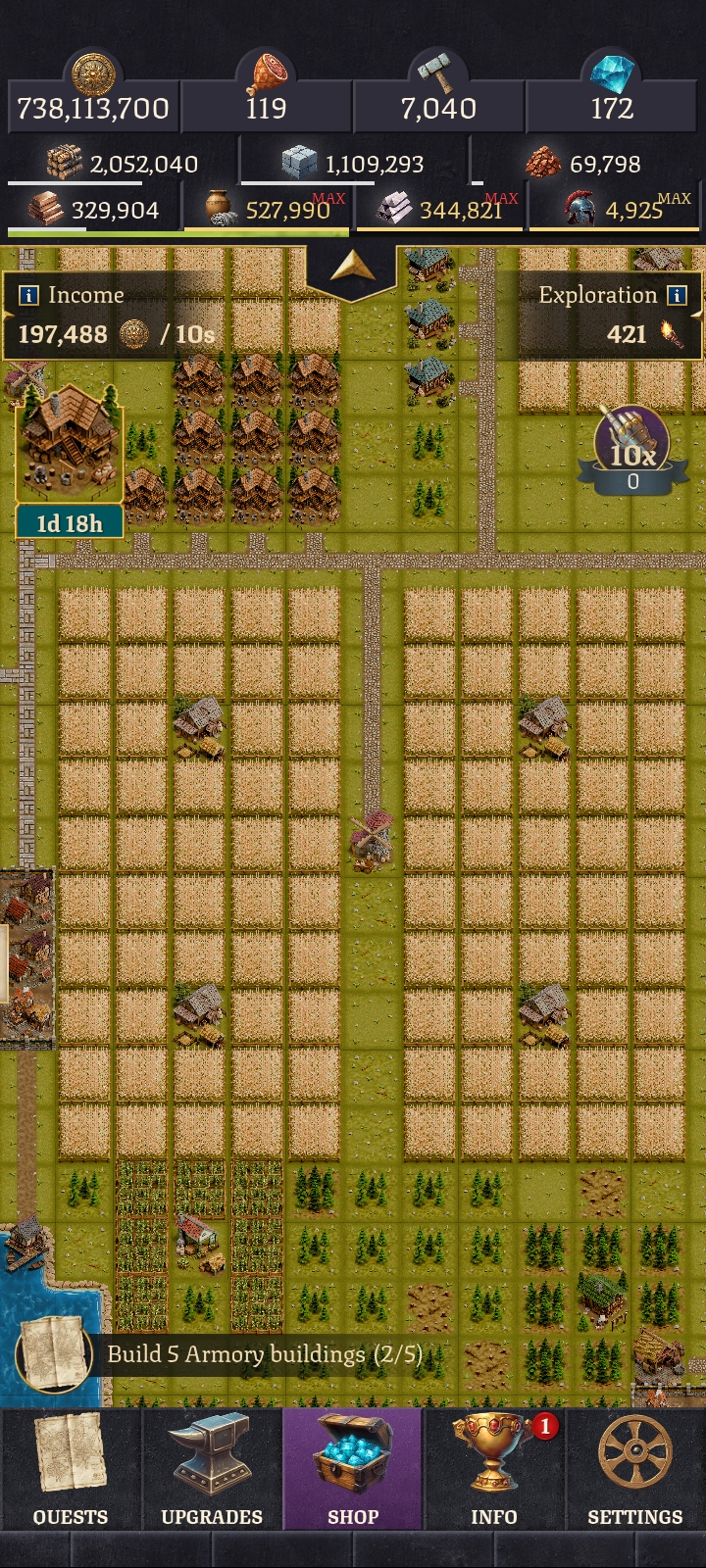Select the building under construction with 1d 18h timer
The image size is (706, 1568).
click(x=69, y=446)
